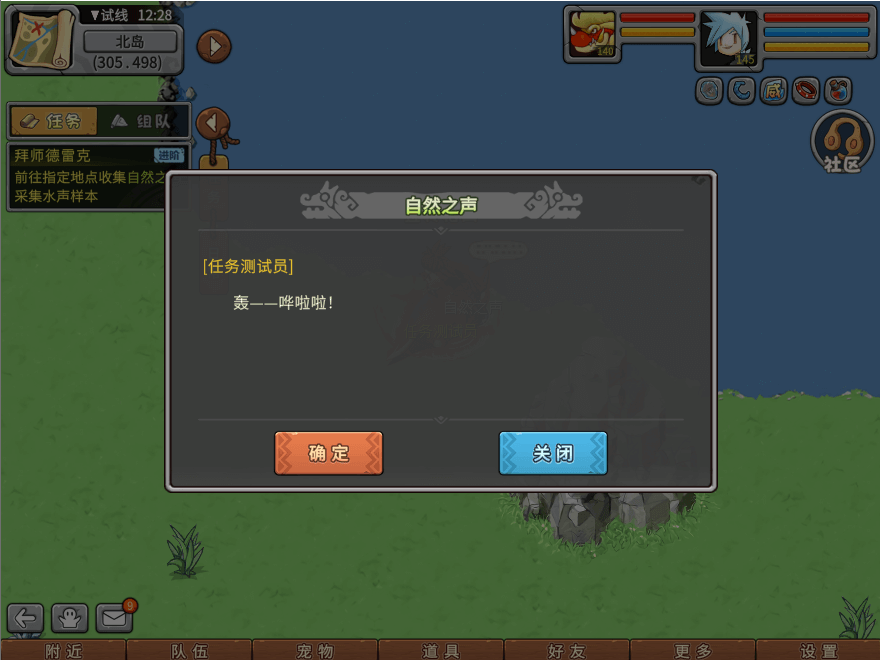This screenshot has height=660, width=880.
Task: Switch to the 任务 quest tab
Action: 54,121
